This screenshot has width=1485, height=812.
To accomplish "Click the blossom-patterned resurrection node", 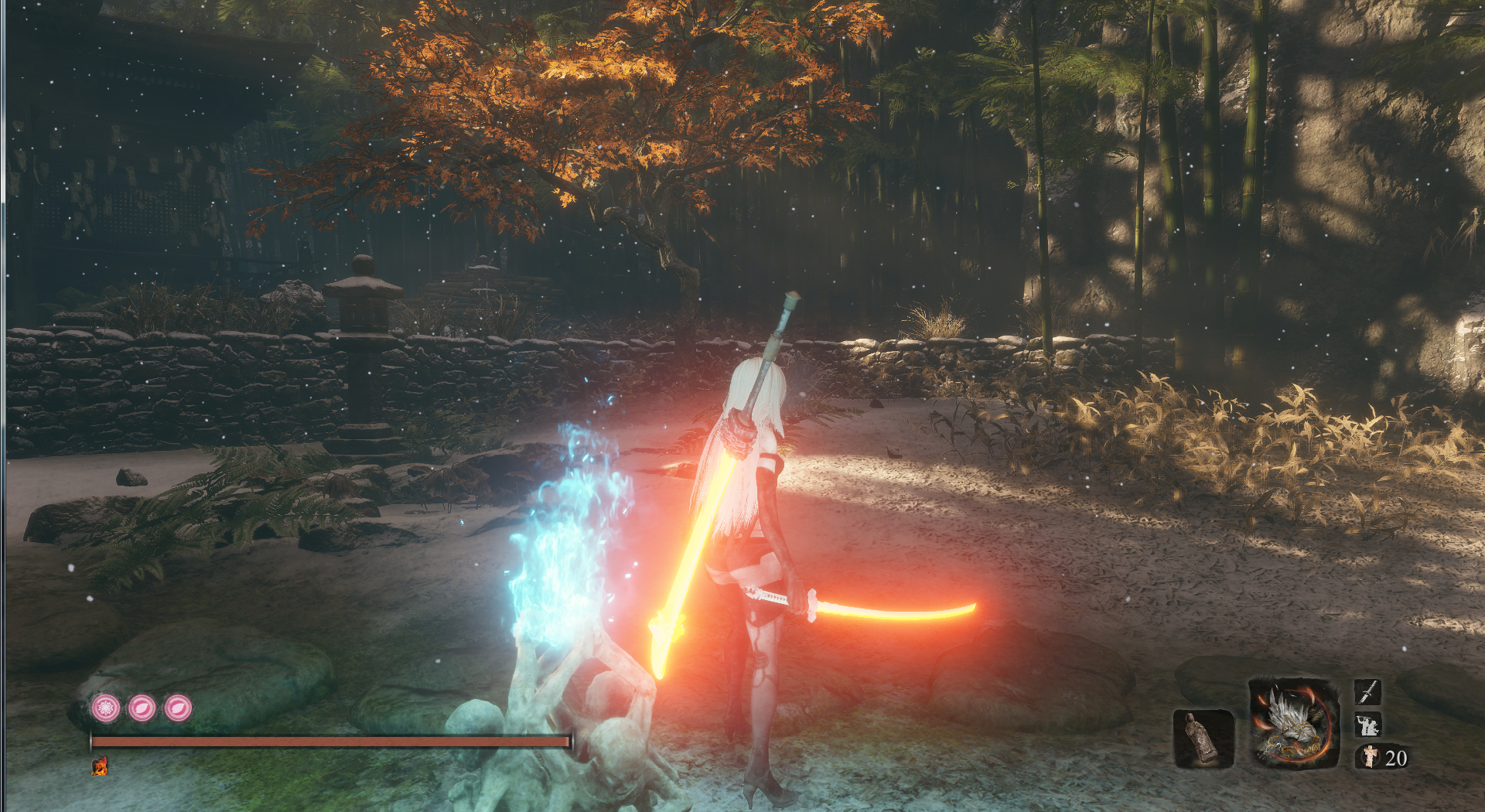I will click(106, 708).
